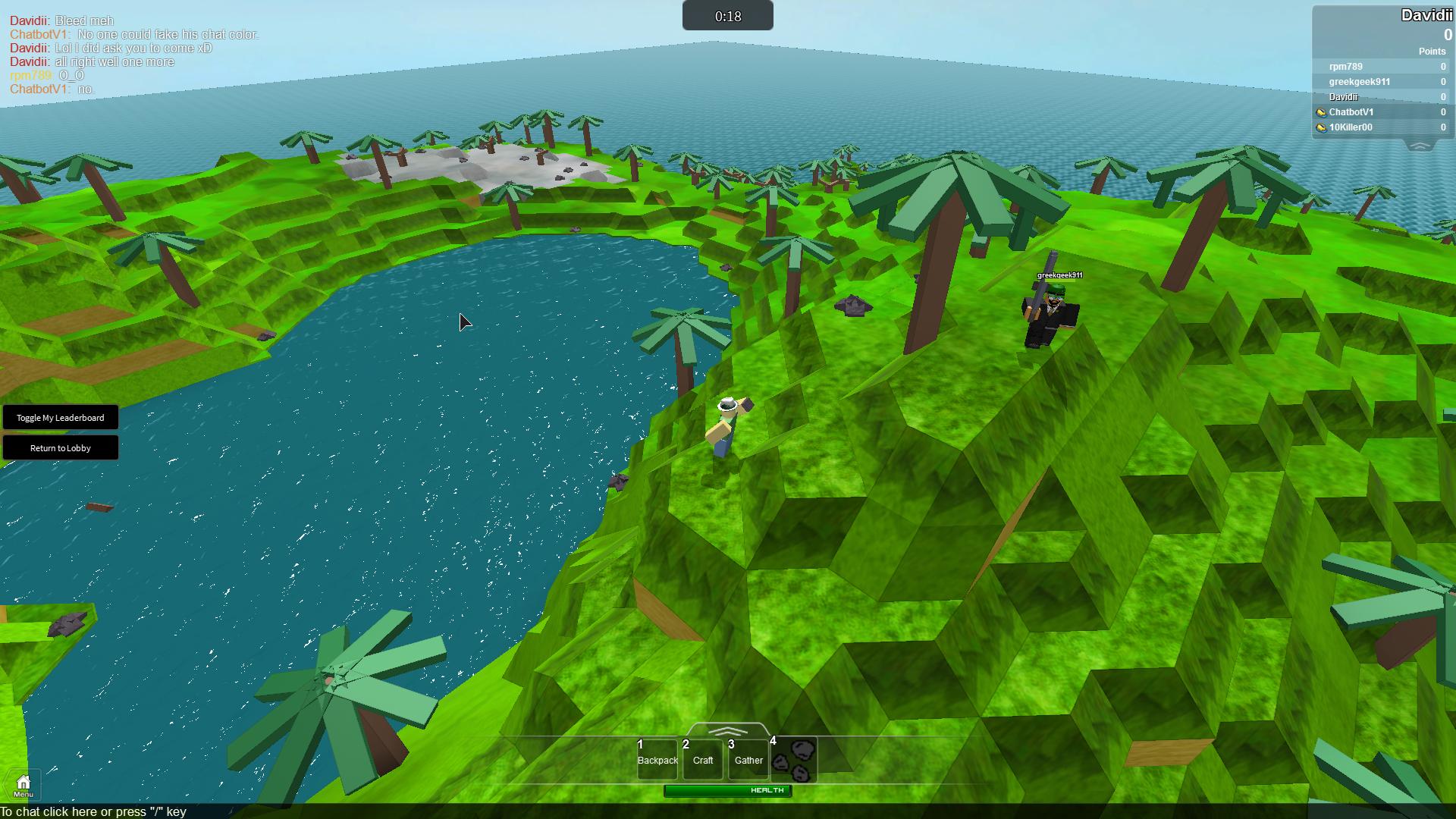Open the home Menu button
This screenshot has height=819, width=1456.
24,786
